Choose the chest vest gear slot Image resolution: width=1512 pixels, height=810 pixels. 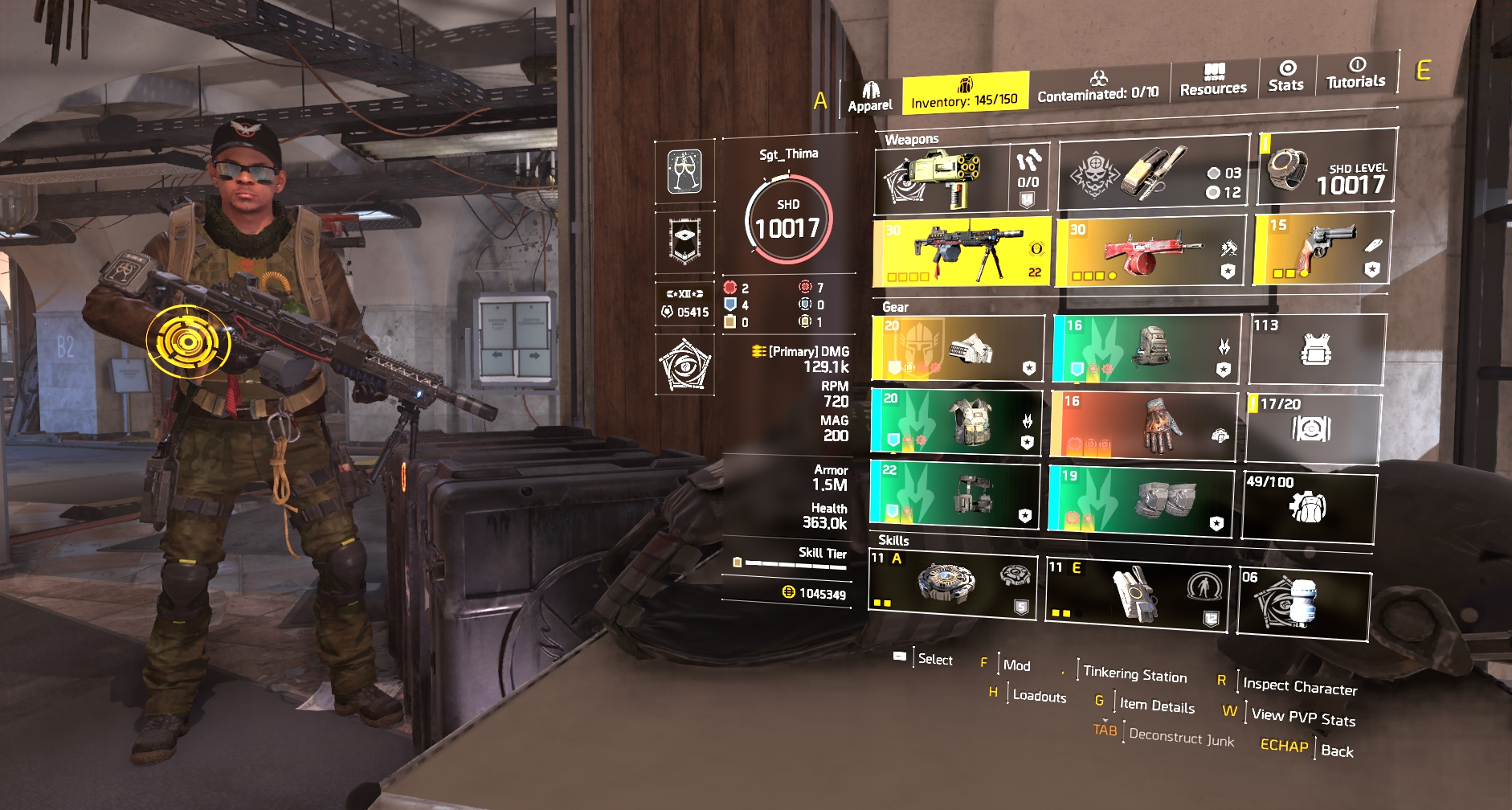coord(956,422)
